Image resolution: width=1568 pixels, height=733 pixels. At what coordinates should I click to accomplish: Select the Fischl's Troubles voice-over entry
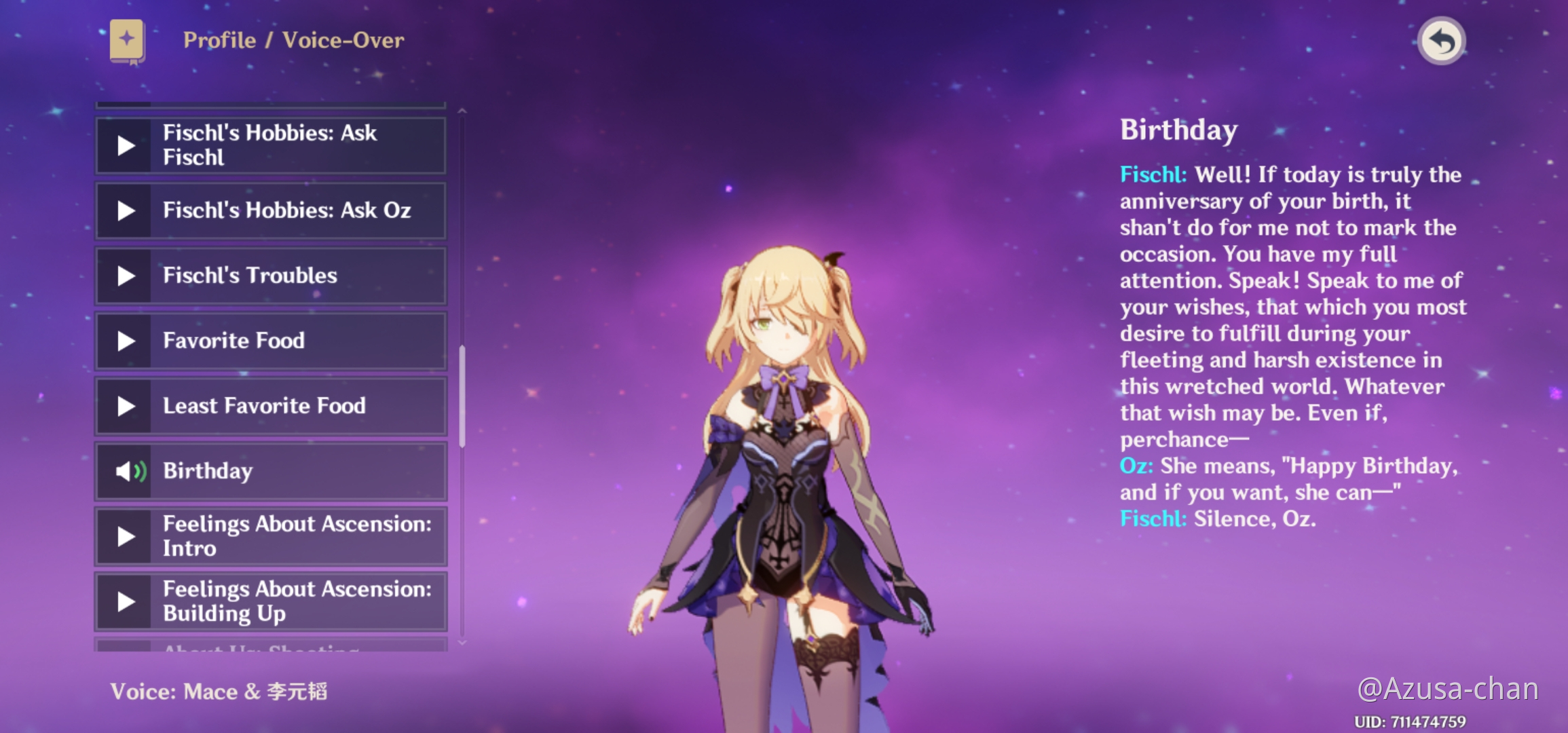point(272,276)
